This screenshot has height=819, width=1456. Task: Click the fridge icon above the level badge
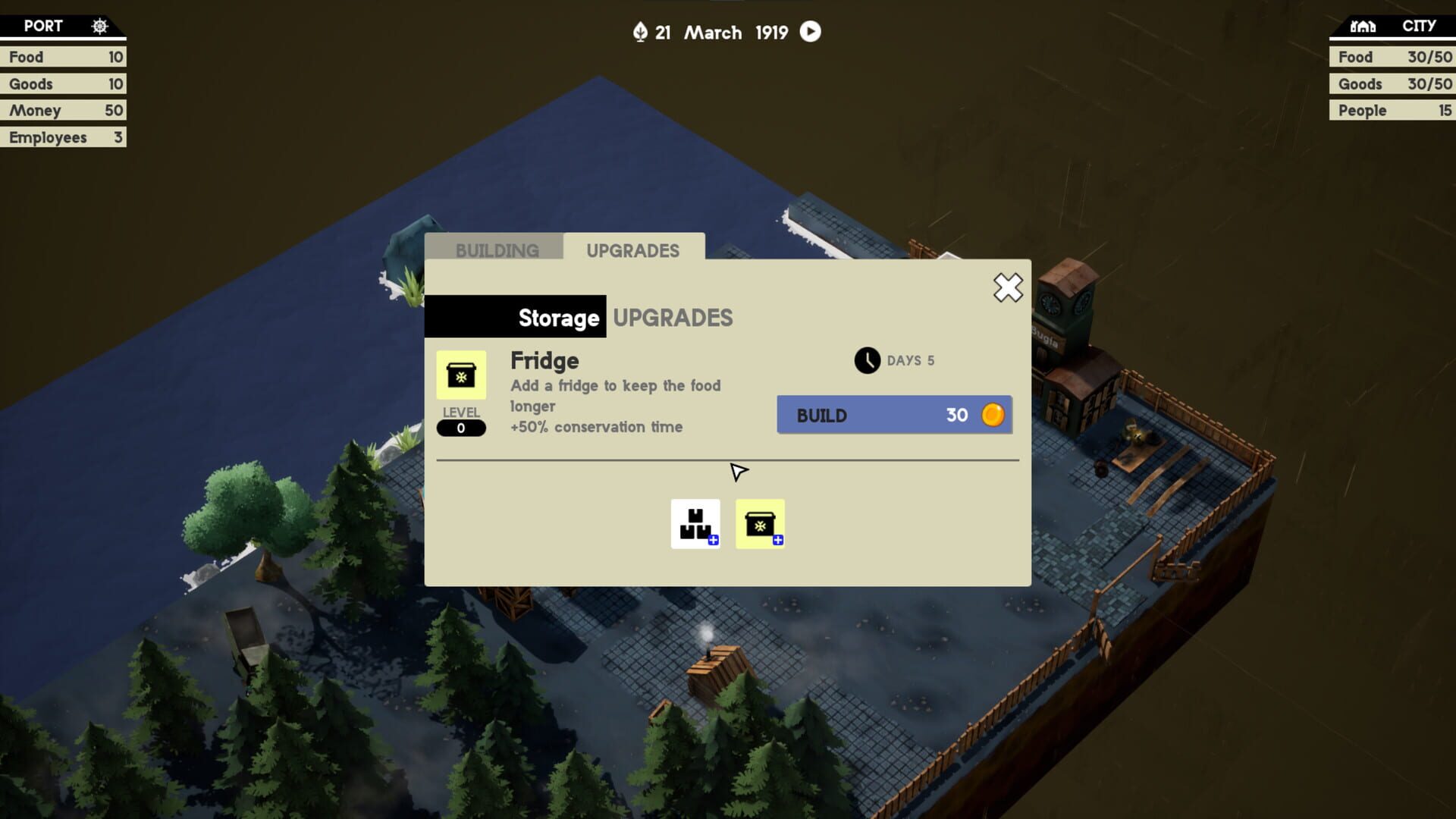pyautogui.click(x=460, y=375)
